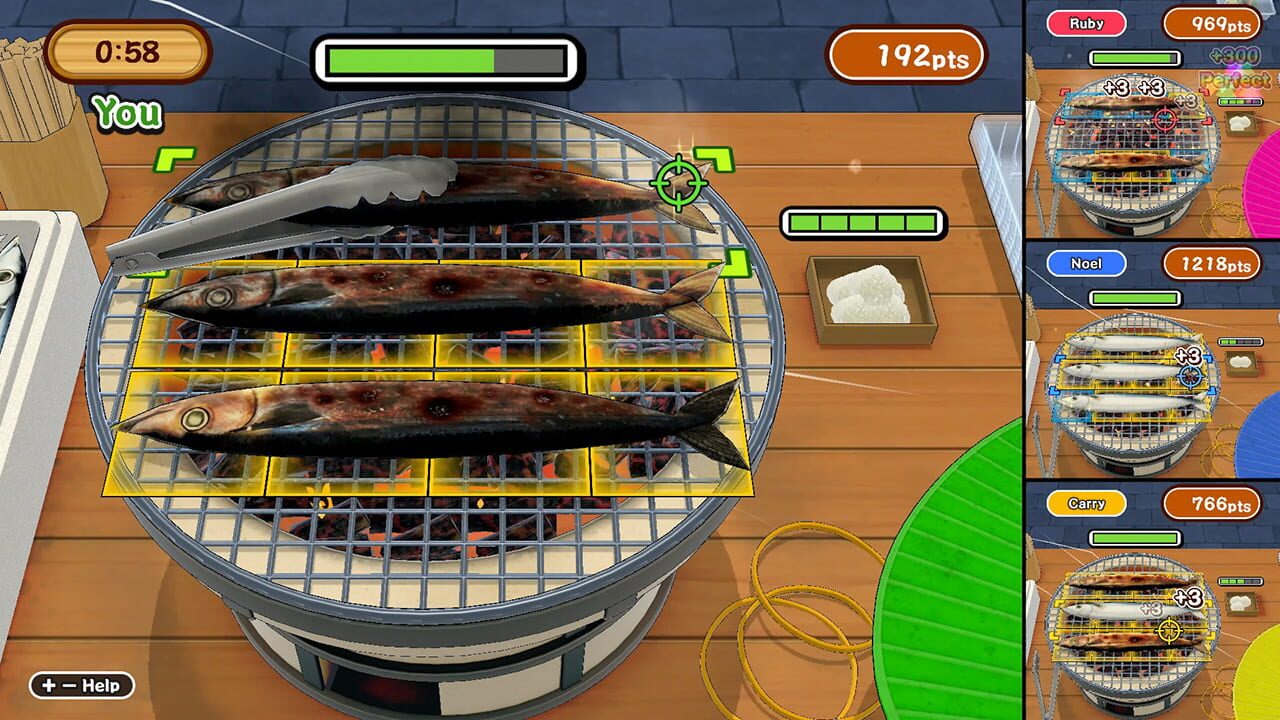This screenshot has height=720, width=1280.
Task: Click Carry's 766pts score label
Action: pyautogui.click(x=1213, y=503)
